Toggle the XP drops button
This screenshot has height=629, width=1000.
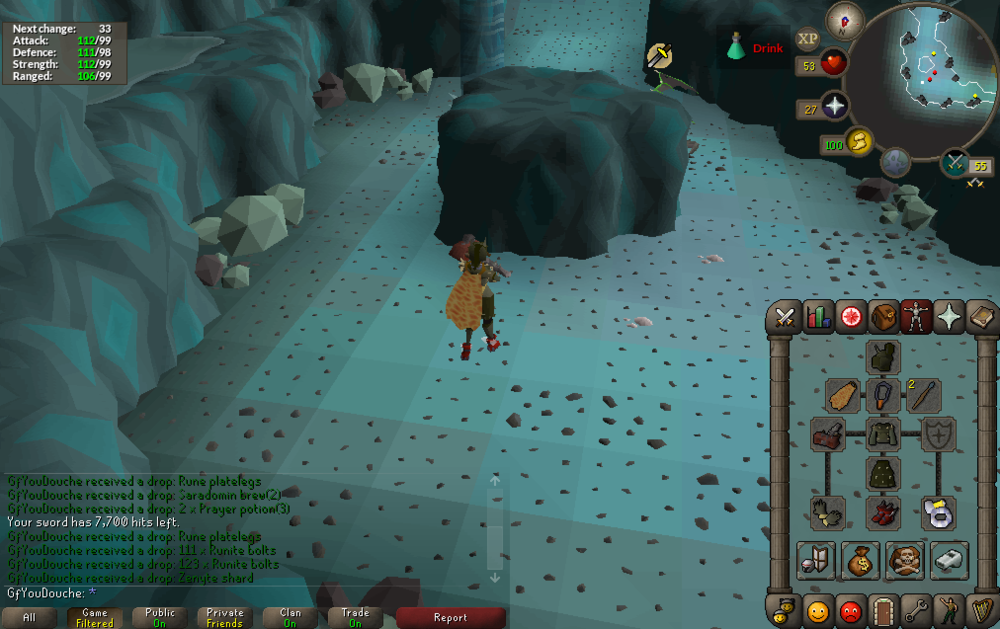(x=807, y=40)
